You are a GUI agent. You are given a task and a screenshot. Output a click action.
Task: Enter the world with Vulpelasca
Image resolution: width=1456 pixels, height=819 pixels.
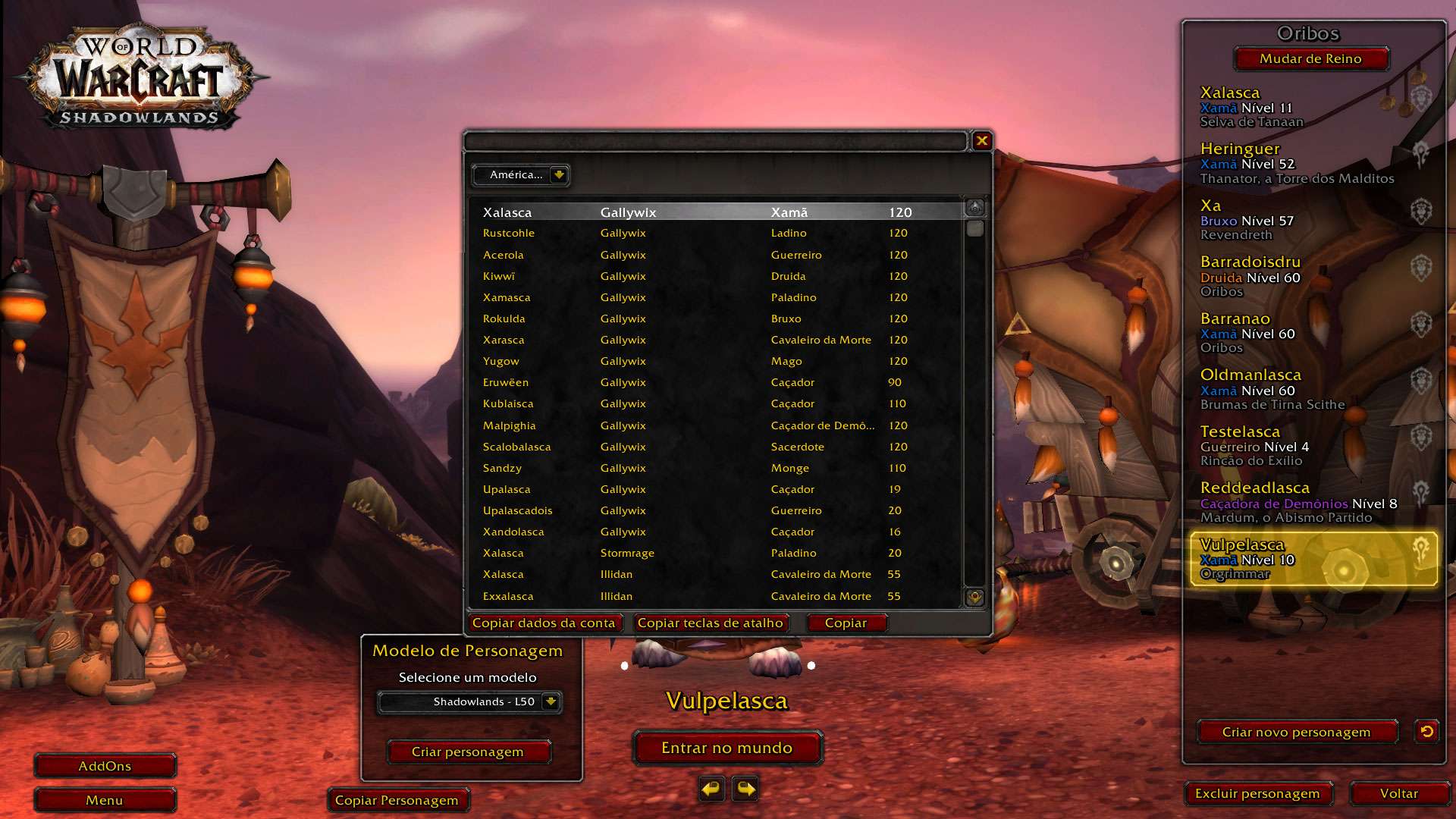(x=727, y=748)
